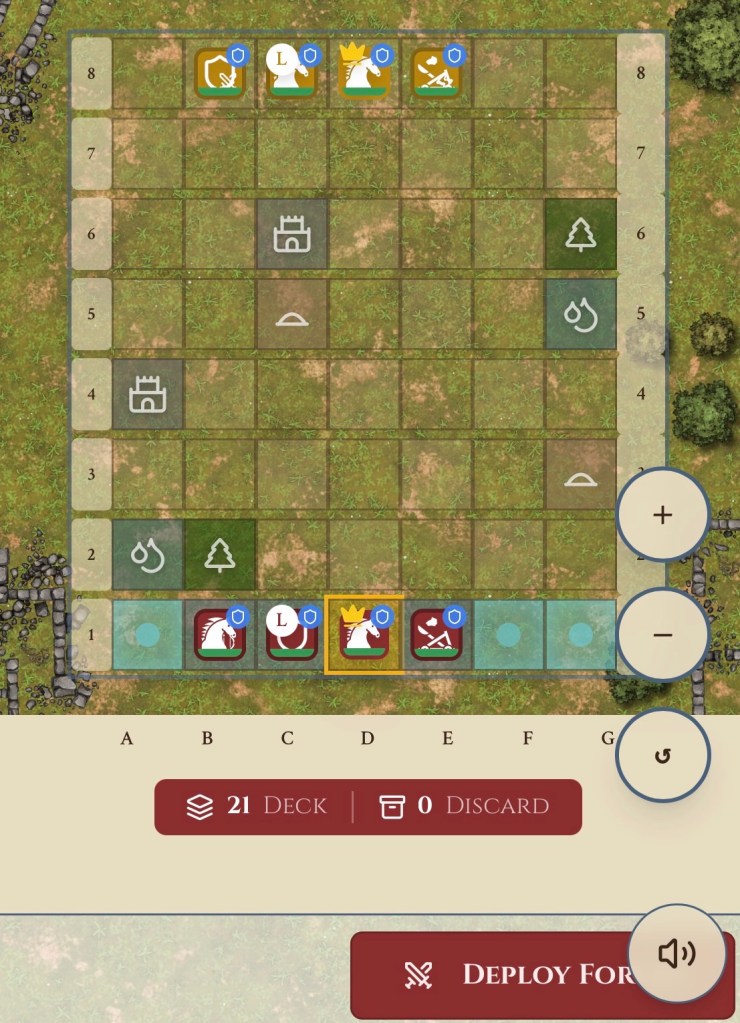The width and height of the screenshot is (740, 1023).
Task: Select the red catapult unit
Action: (x=437, y=635)
